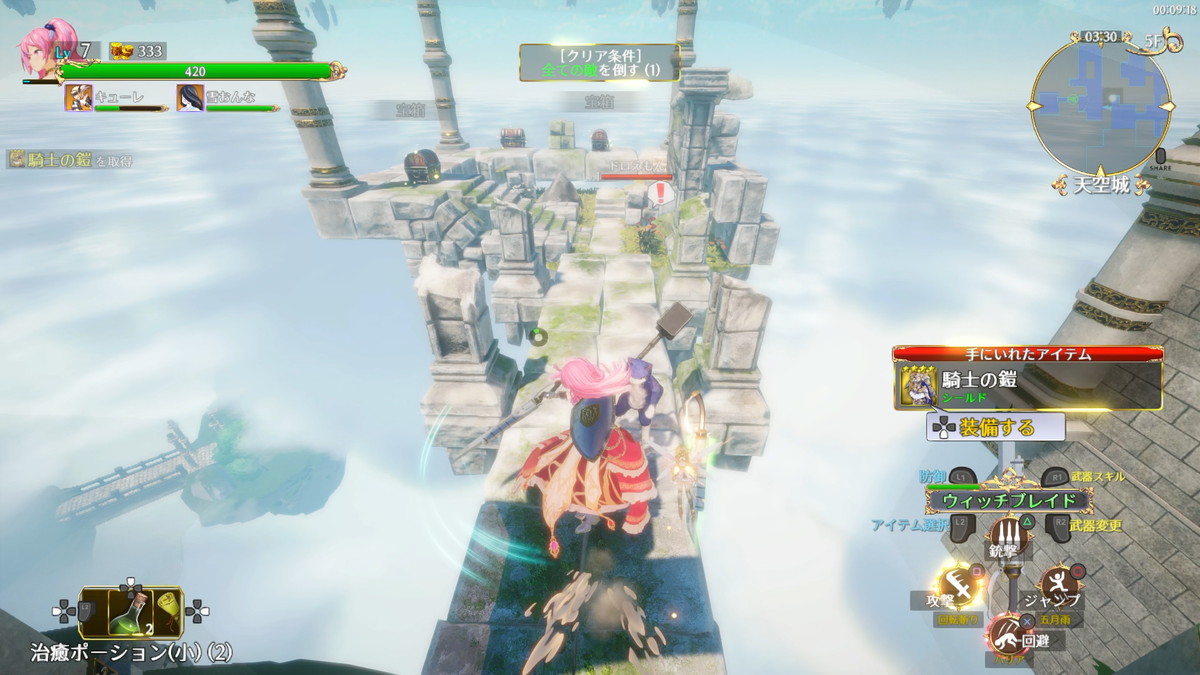Click the gold coins icon

pyautogui.click(x=123, y=51)
